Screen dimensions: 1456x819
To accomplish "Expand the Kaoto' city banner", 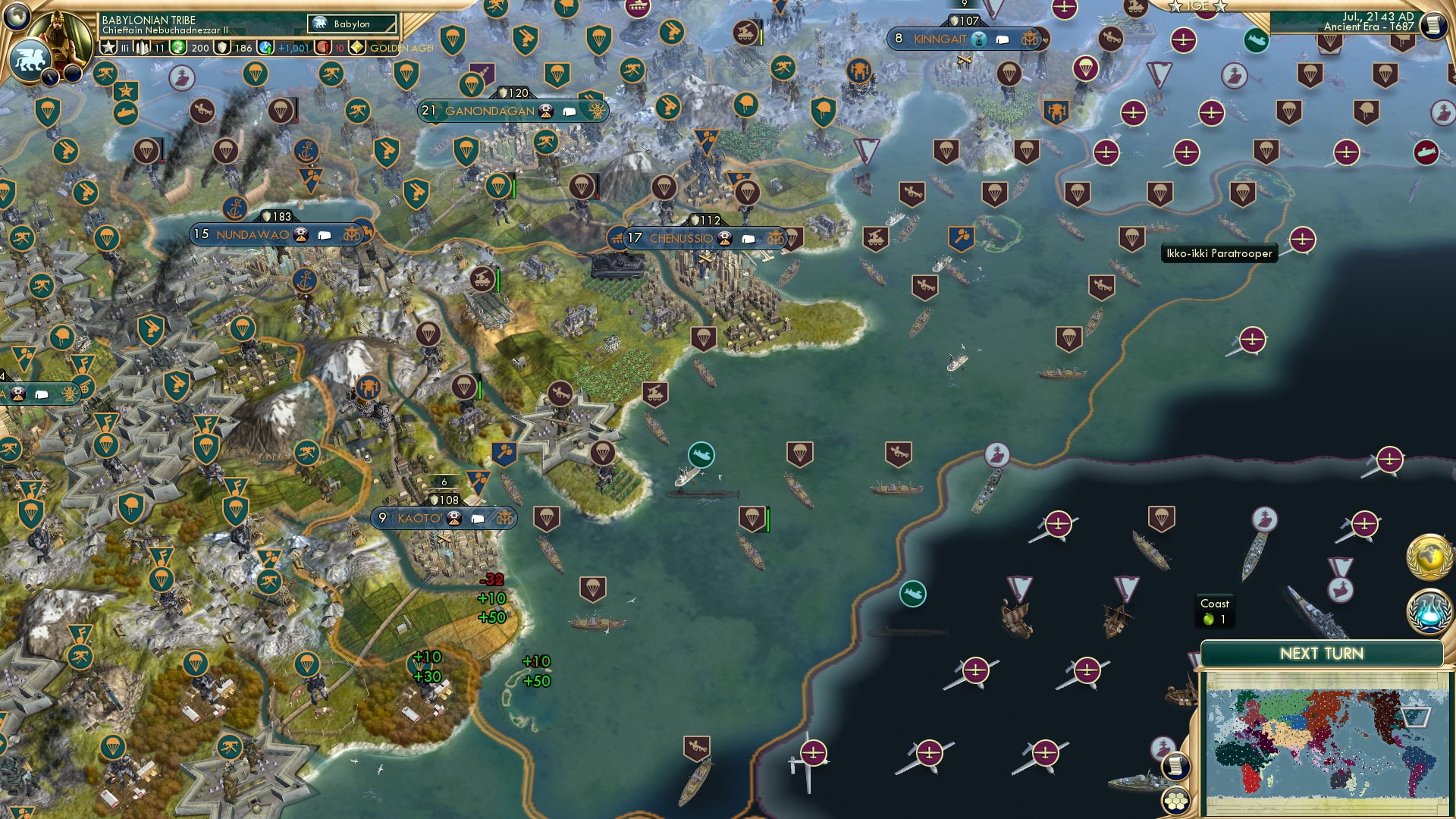I will pyautogui.click(x=444, y=519).
